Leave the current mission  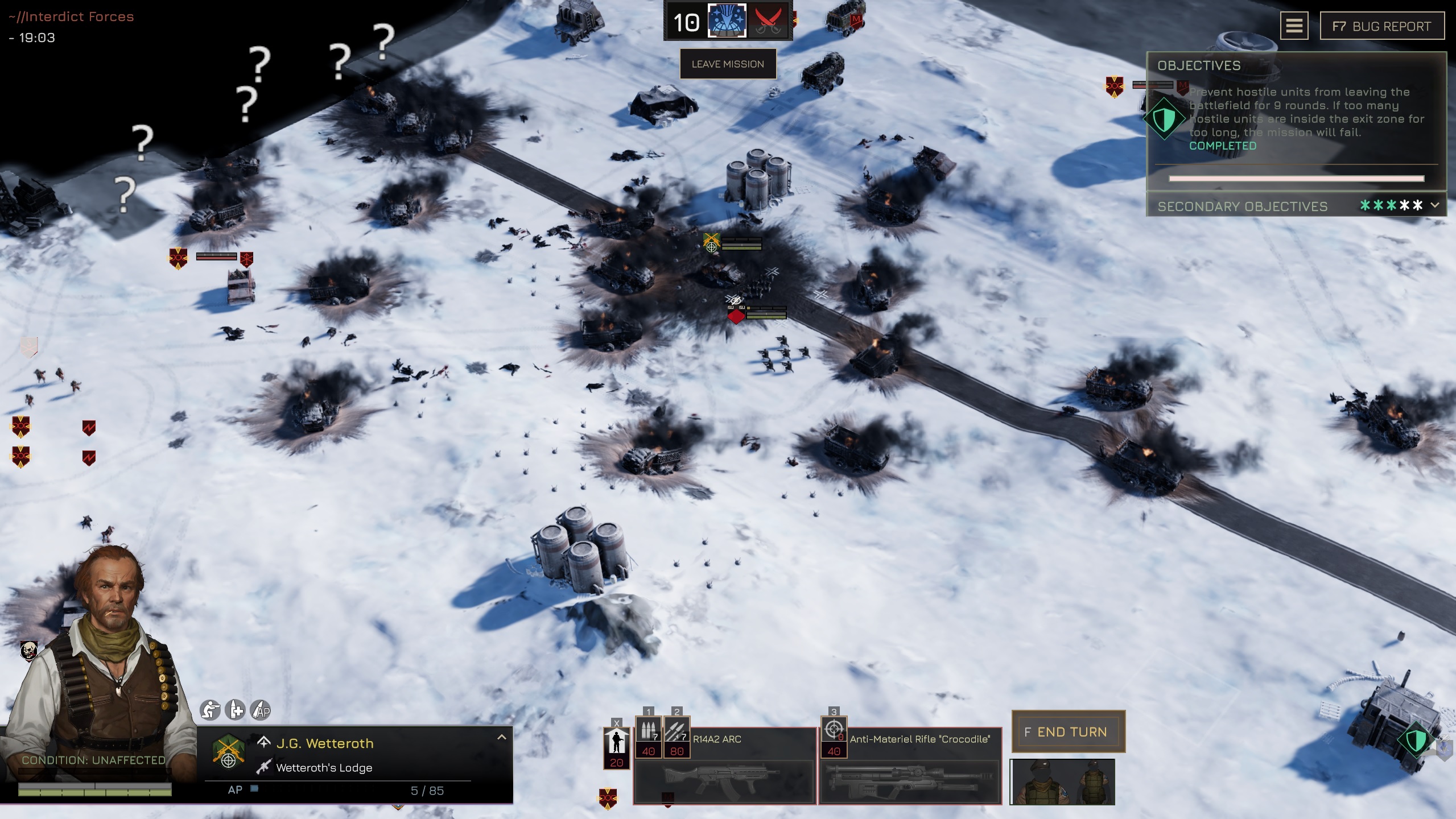tap(727, 64)
